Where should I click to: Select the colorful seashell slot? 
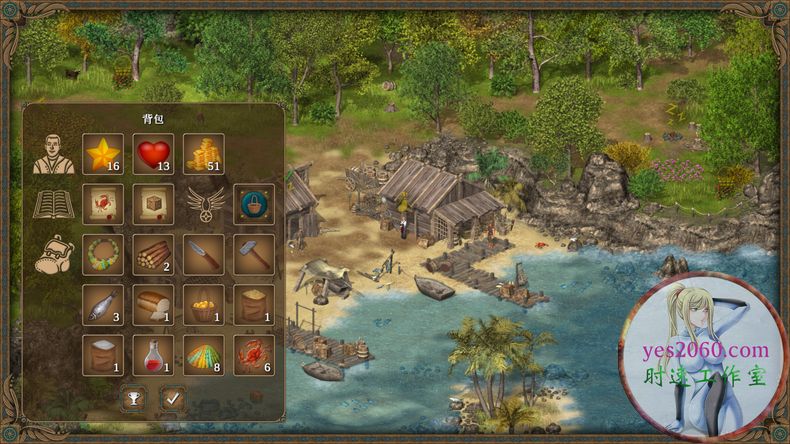(x=204, y=354)
